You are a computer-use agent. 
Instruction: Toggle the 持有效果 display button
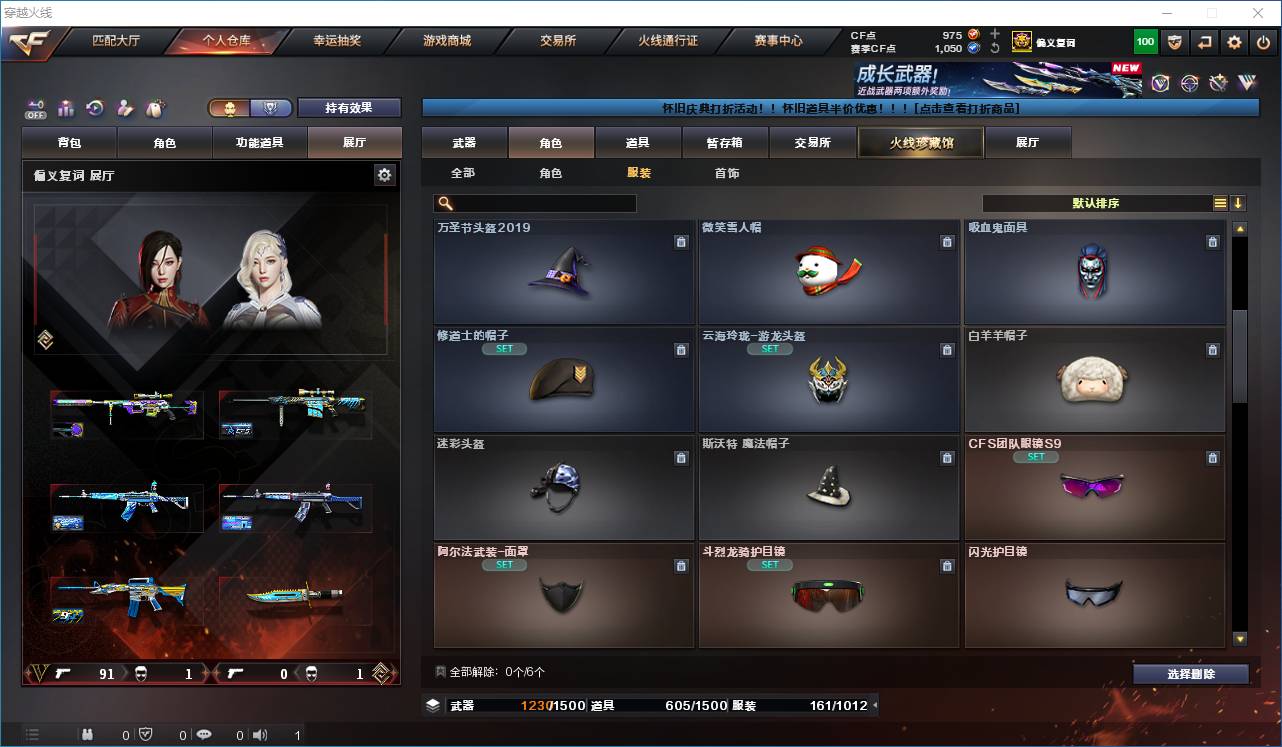click(x=348, y=107)
